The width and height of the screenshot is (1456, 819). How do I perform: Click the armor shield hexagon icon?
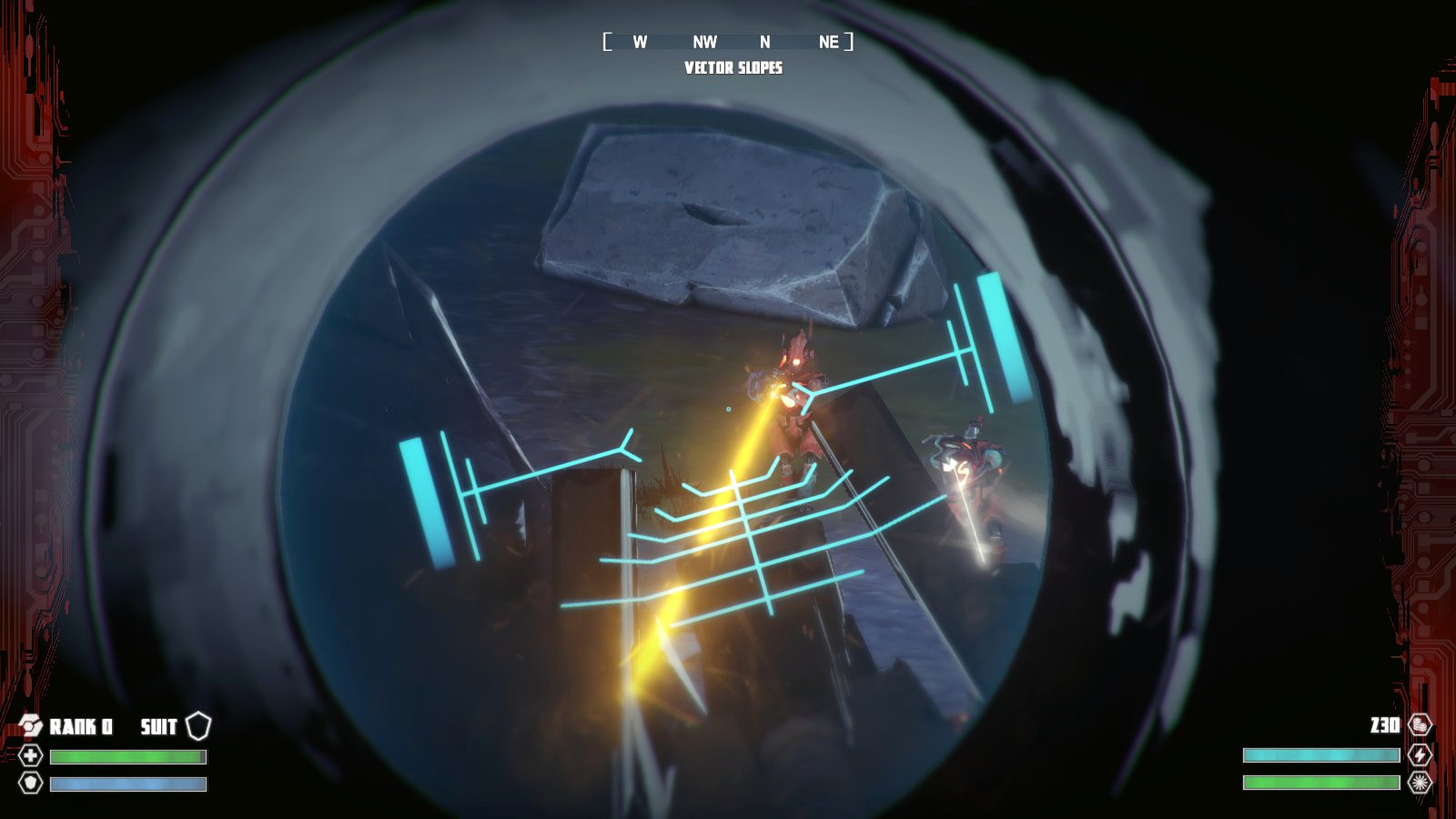[31, 783]
